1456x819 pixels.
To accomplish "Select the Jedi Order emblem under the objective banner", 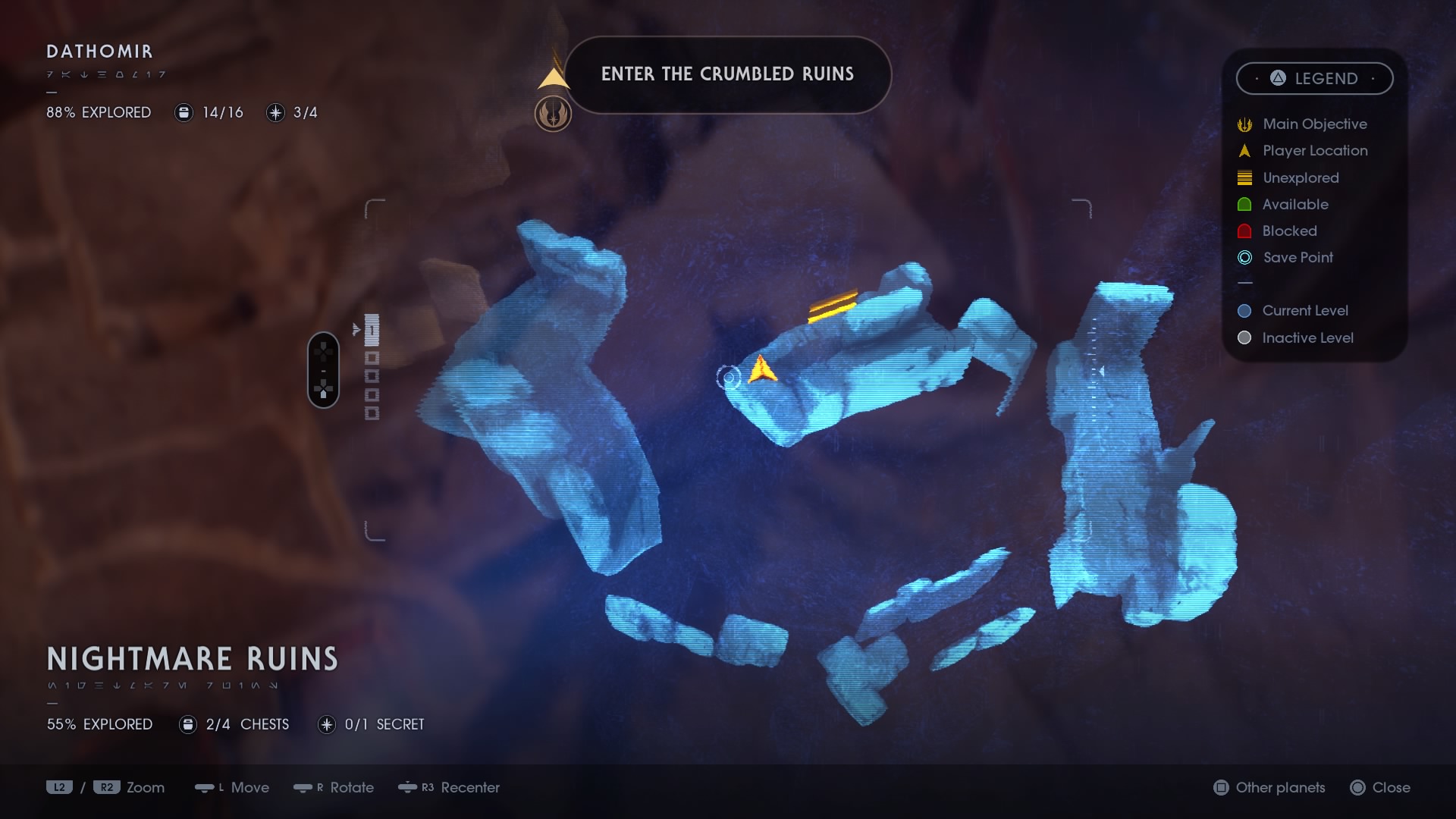I will 554,115.
